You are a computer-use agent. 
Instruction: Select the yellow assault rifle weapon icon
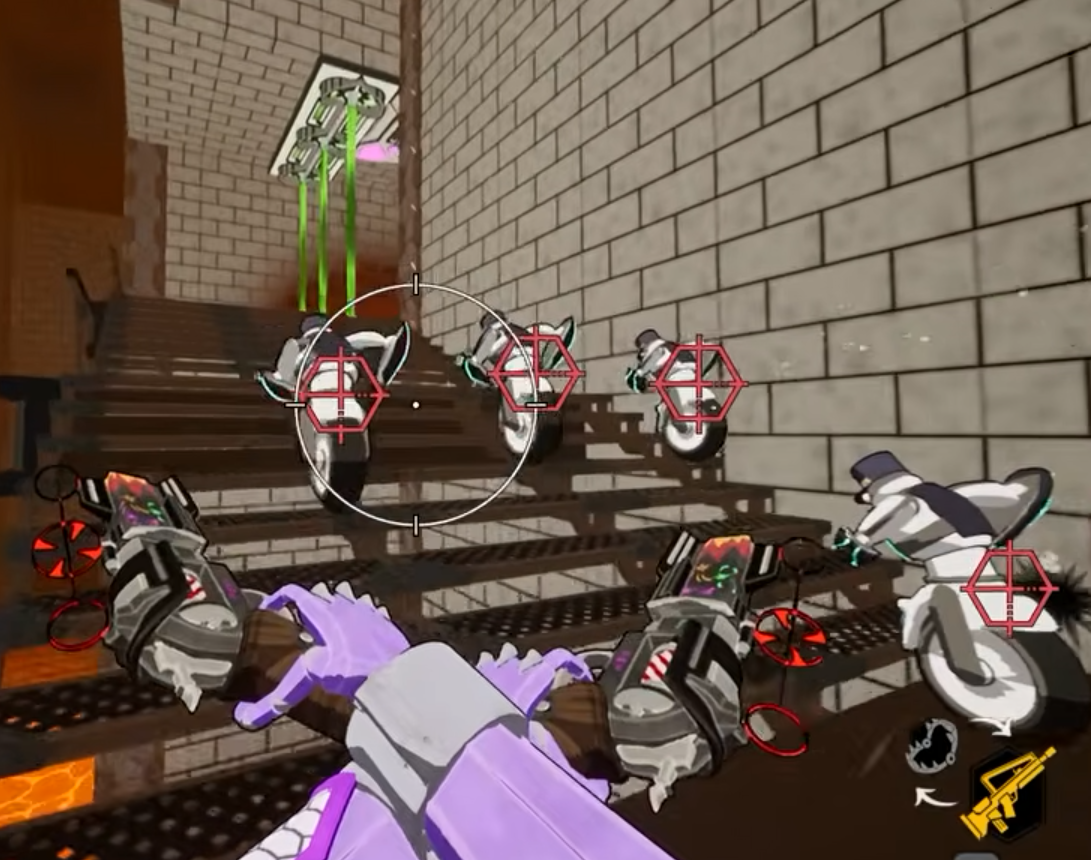(x=1007, y=792)
